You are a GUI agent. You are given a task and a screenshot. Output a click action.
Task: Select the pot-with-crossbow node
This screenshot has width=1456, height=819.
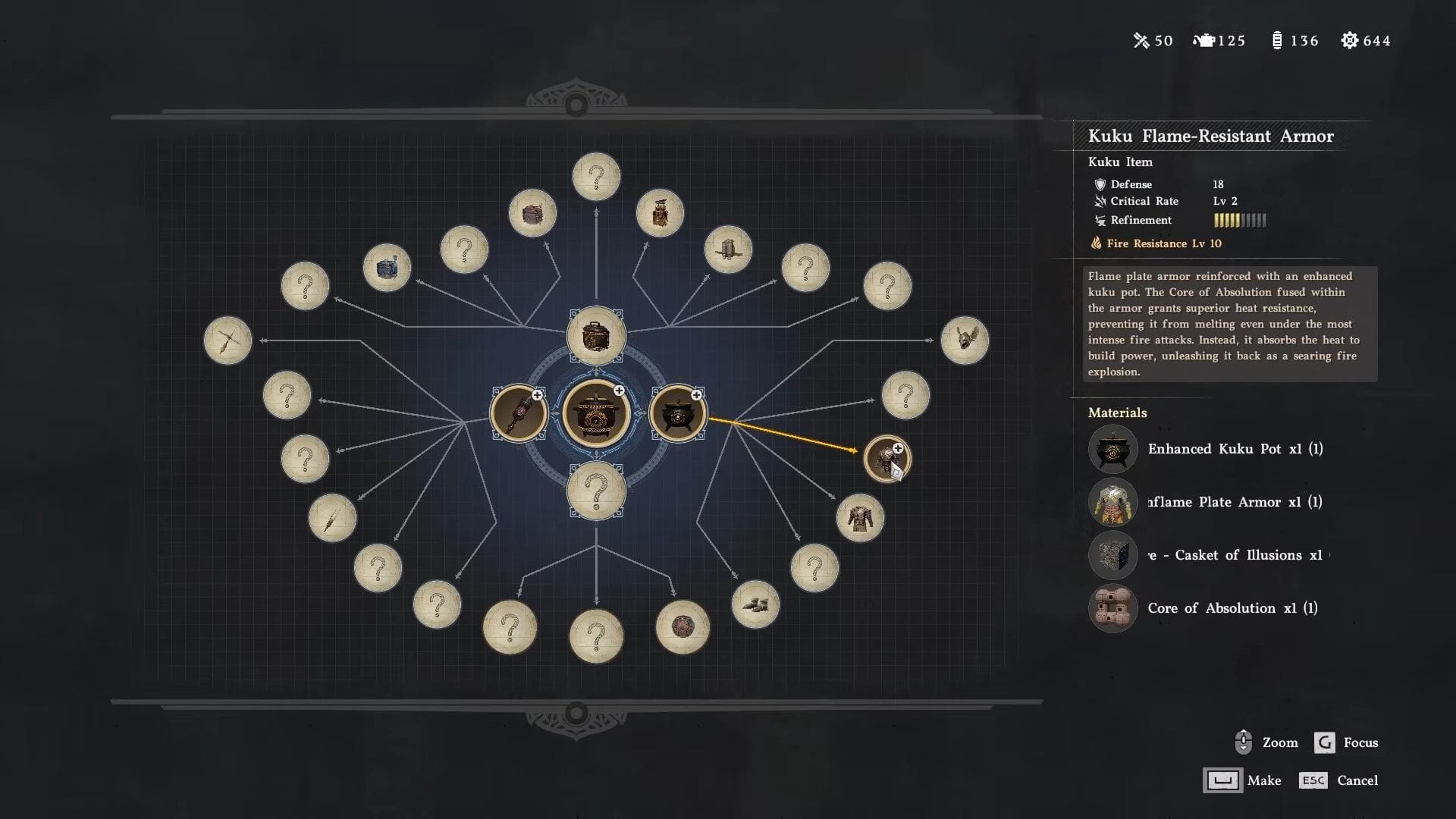[x=728, y=249]
